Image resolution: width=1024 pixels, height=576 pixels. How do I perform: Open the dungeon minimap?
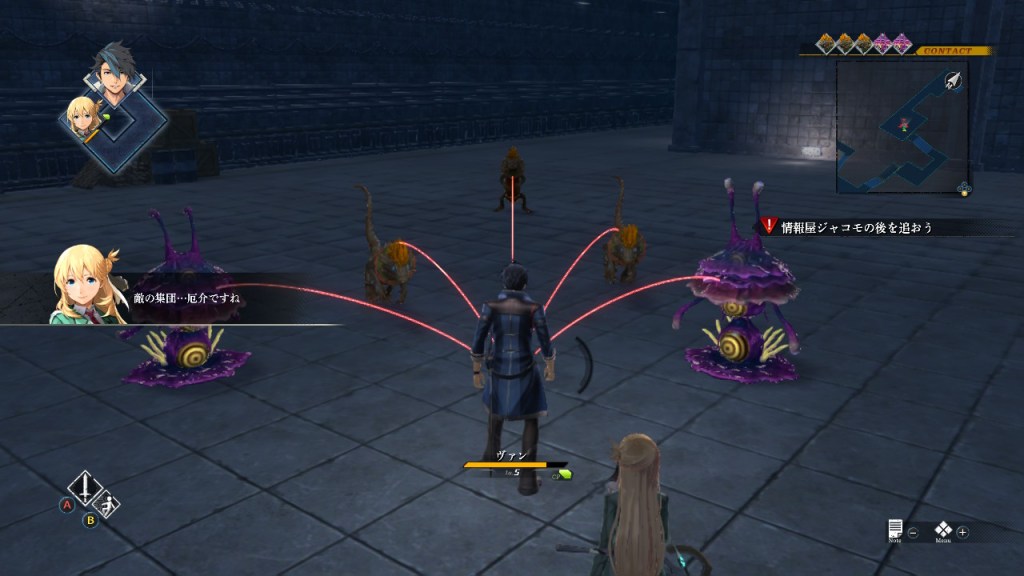901,125
